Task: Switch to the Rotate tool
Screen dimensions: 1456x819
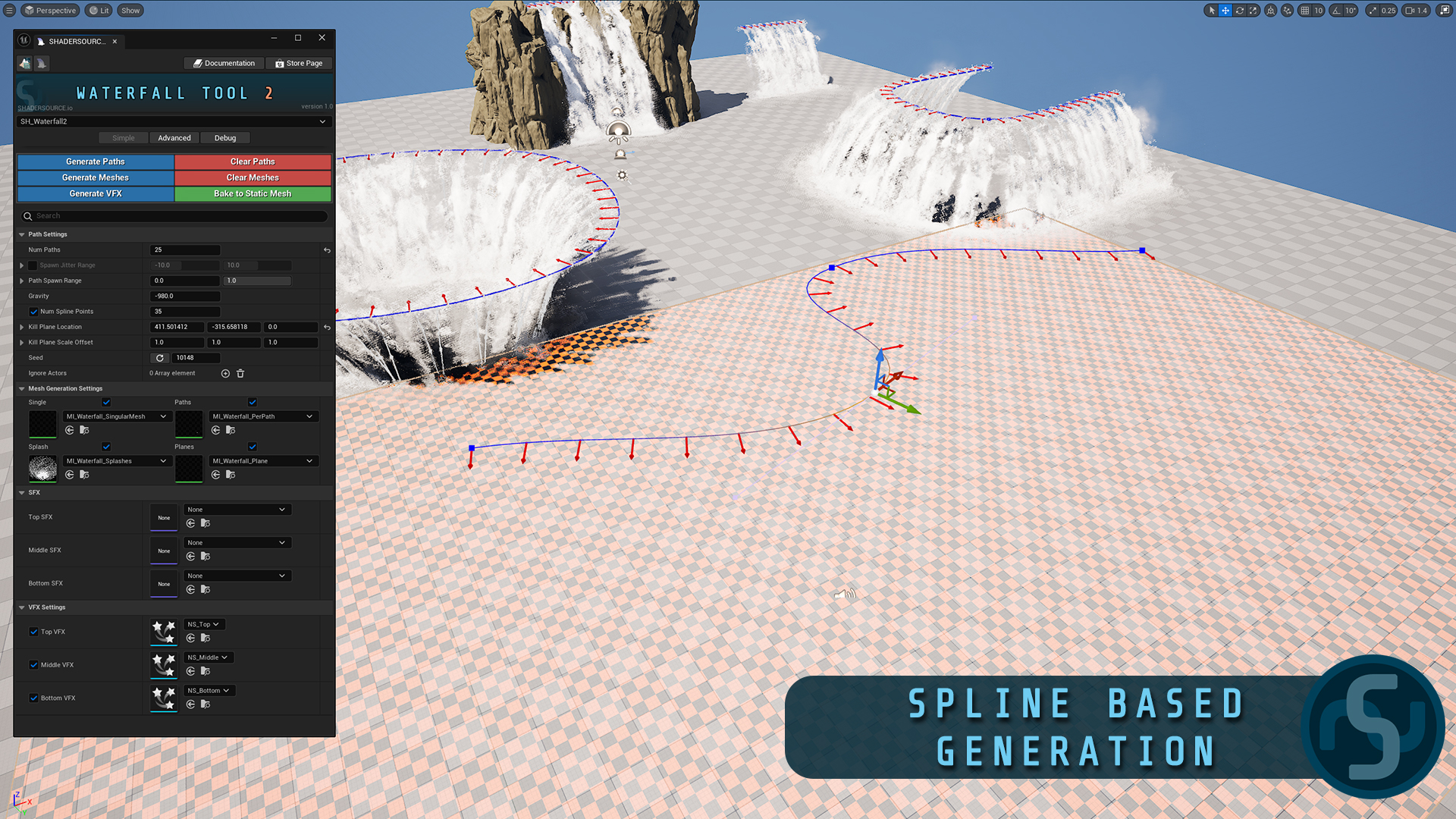Action: [x=1239, y=10]
